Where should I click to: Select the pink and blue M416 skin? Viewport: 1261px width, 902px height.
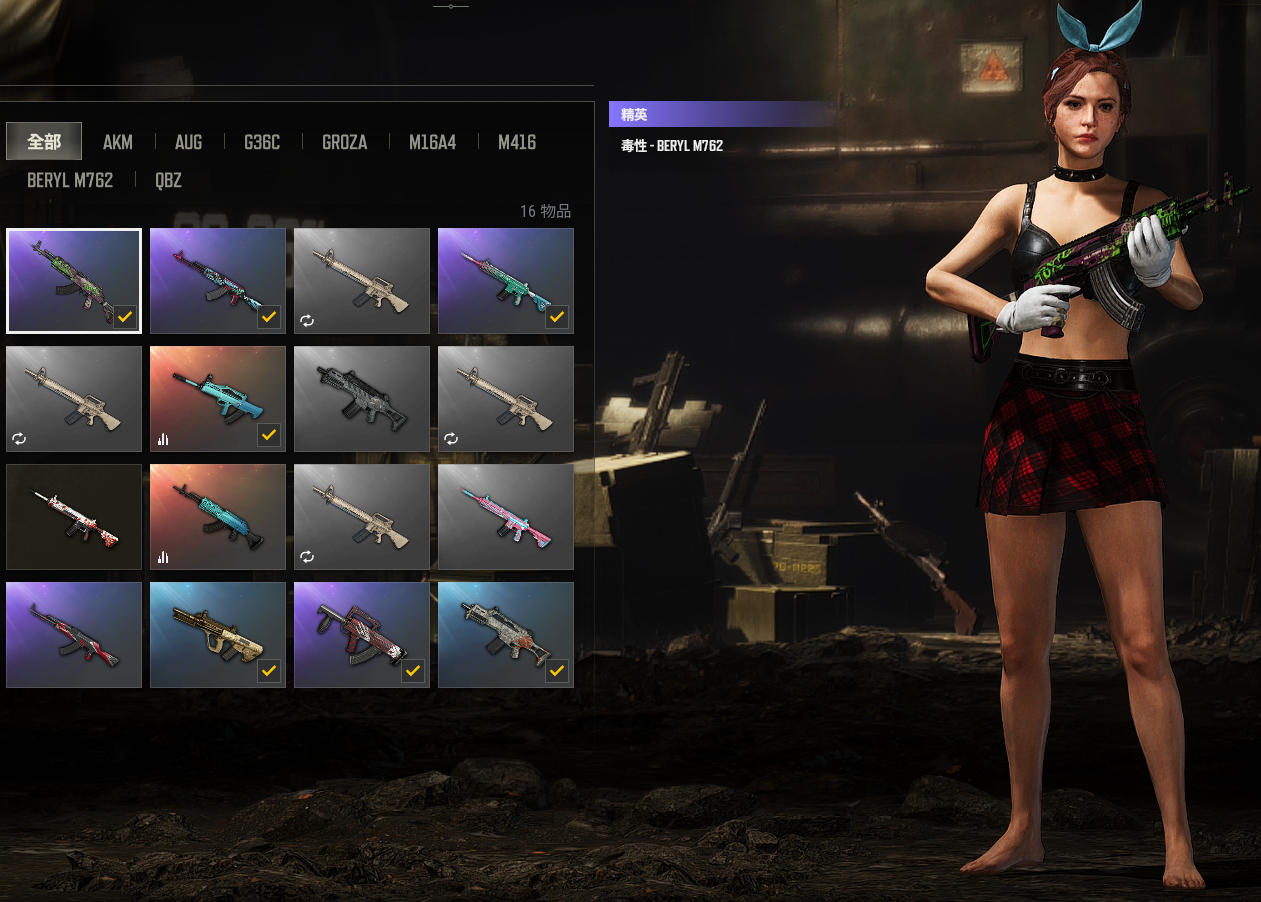point(506,516)
